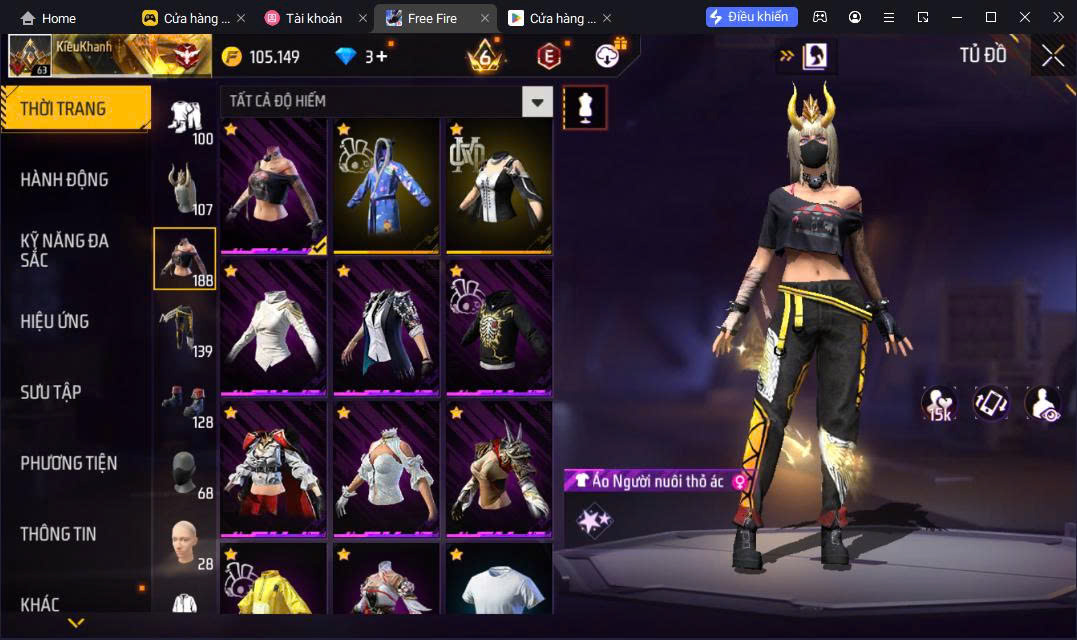Close the Tủ Đồ wardrobe screen
Image resolution: width=1077 pixels, height=640 pixels.
(x=1052, y=56)
